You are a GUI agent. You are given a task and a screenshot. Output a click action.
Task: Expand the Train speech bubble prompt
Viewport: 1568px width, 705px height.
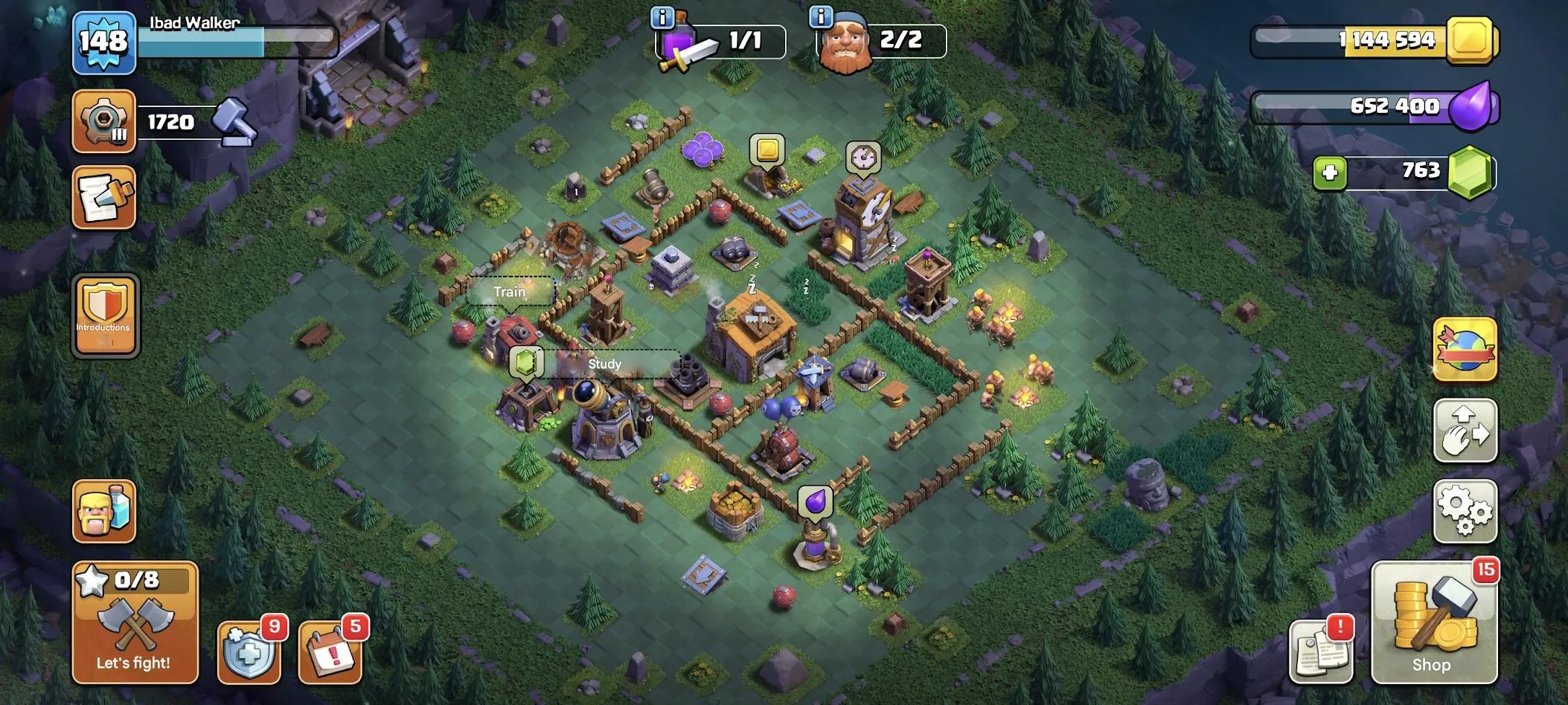[x=508, y=292]
